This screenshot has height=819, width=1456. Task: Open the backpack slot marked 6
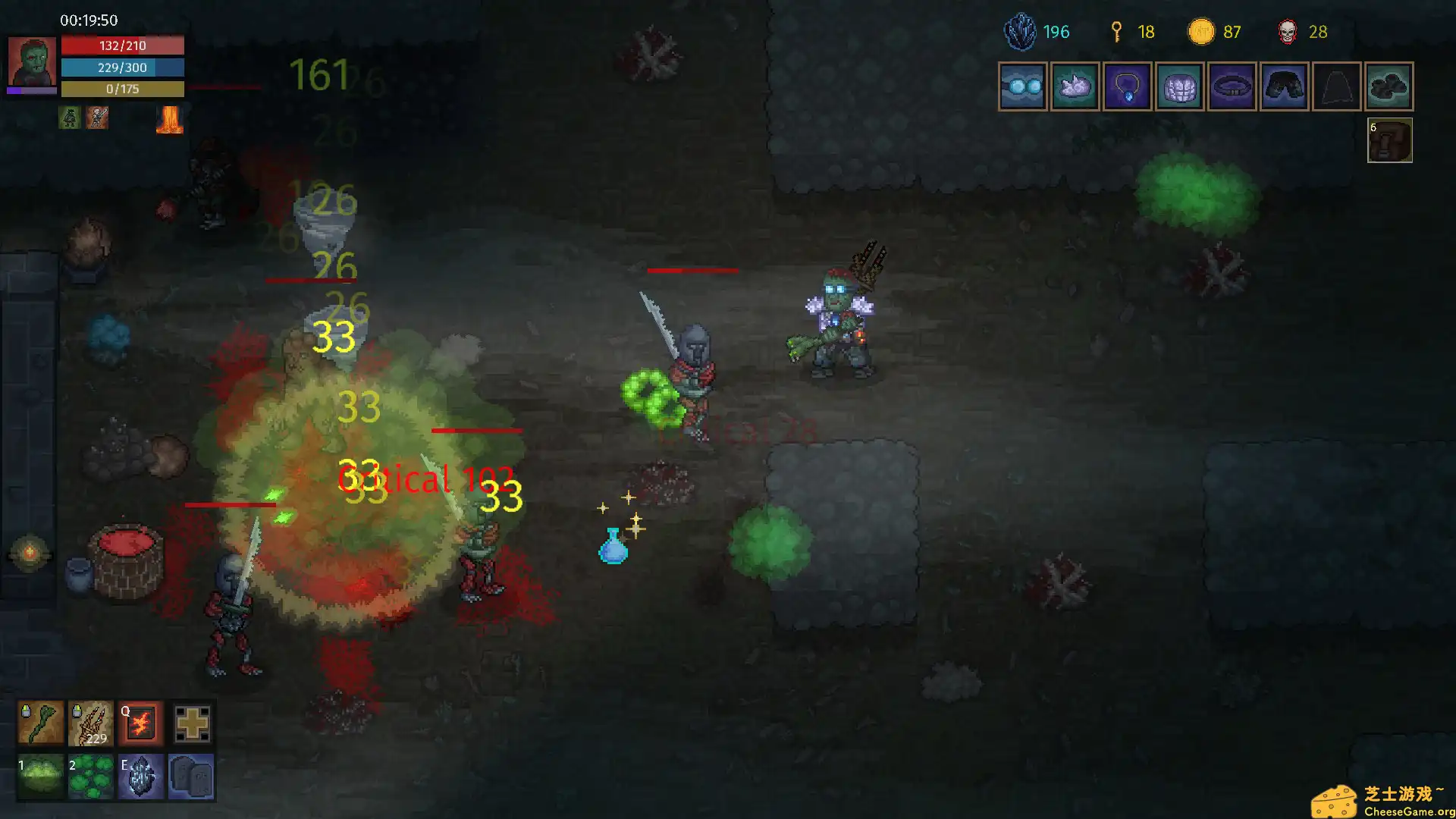tap(1389, 140)
